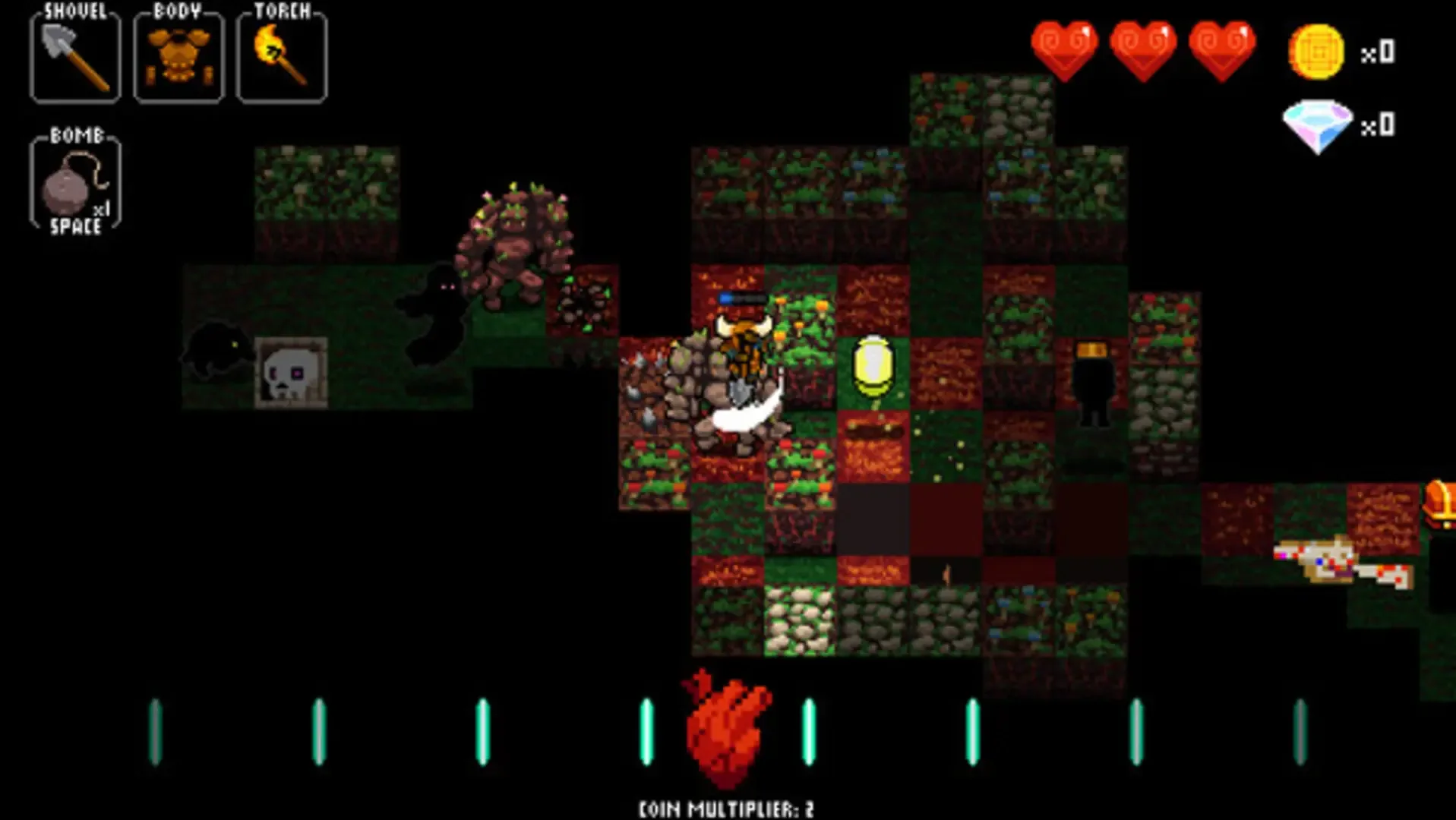Click the Bomb item slot
Image resolution: width=1456 pixels, height=820 pixels.
(74, 184)
